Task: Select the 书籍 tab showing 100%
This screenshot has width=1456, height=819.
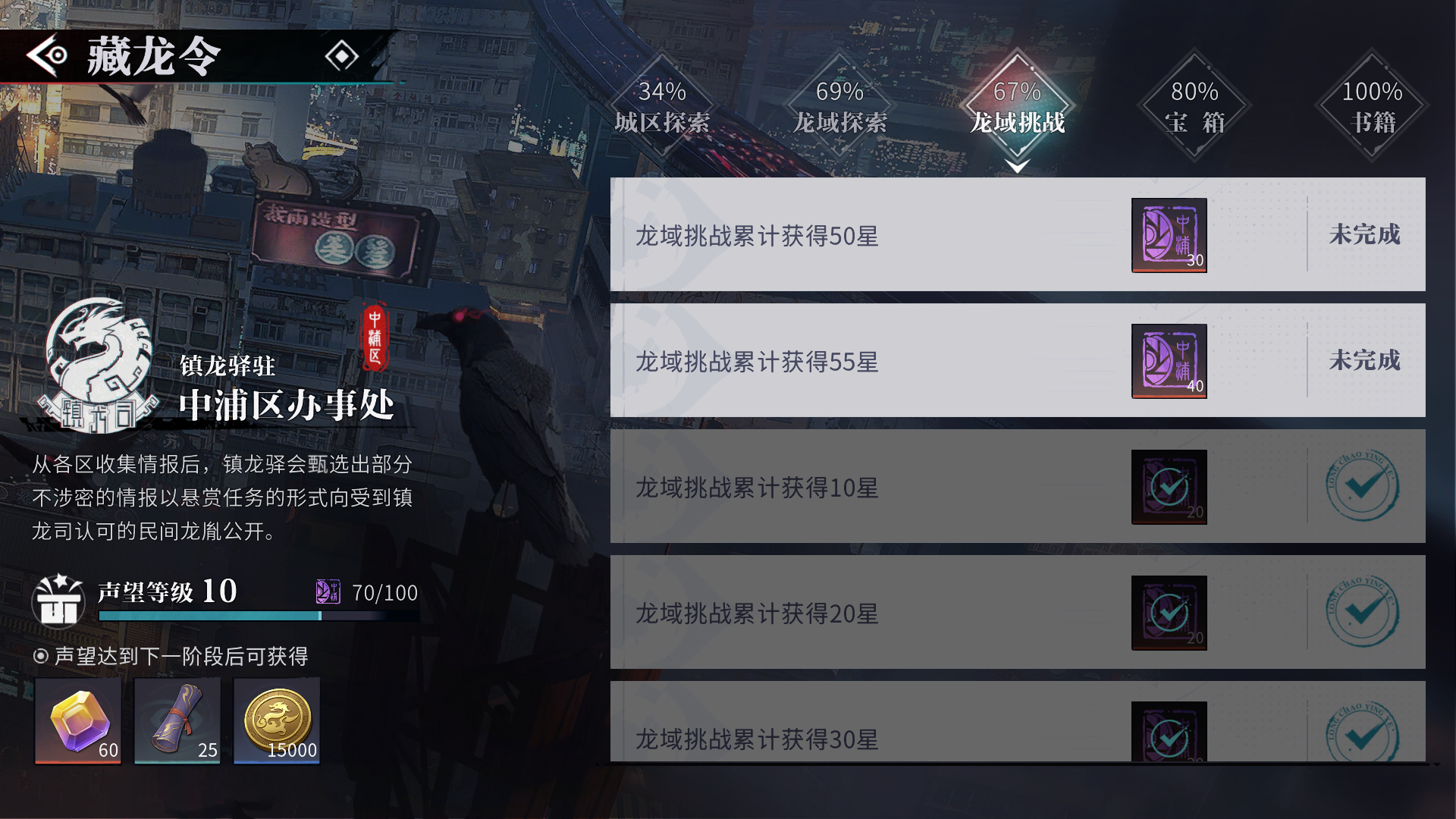Action: 1371,106
